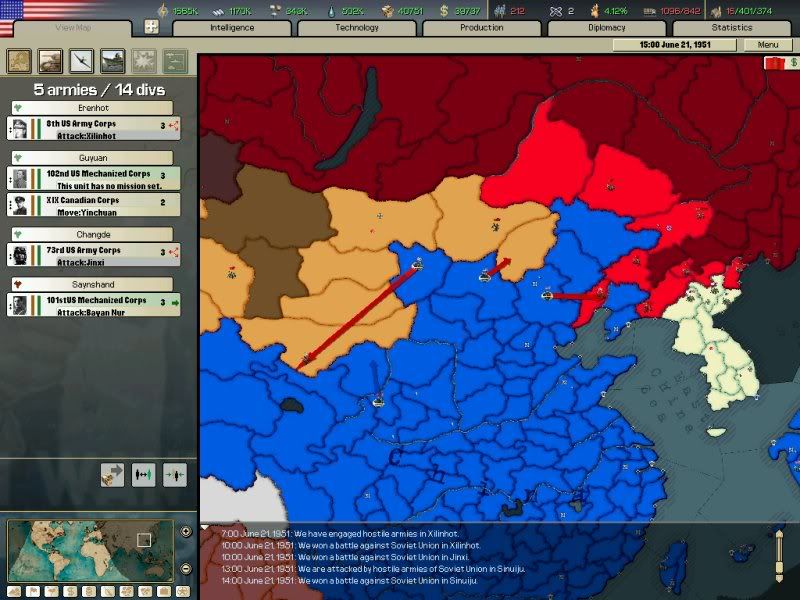Open the Production tab
Image resolution: width=800 pixels, height=600 pixels.
482,28
